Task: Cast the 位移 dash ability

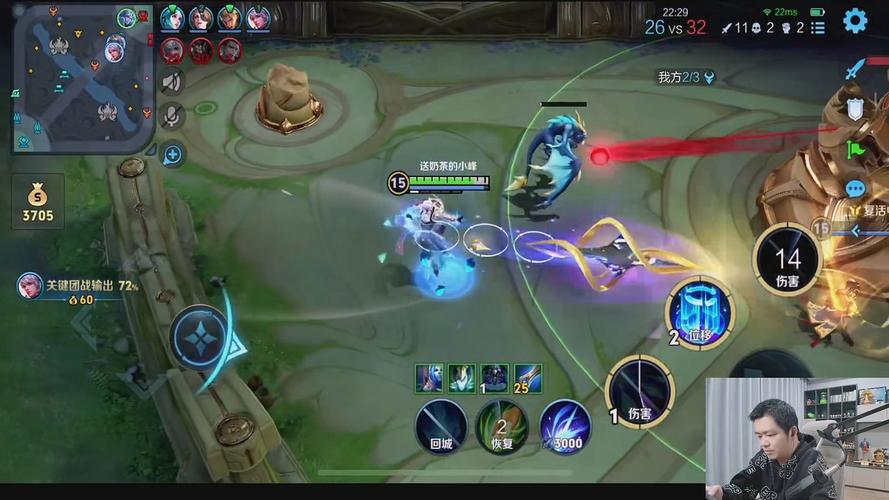Action: [x=700, y=311]
